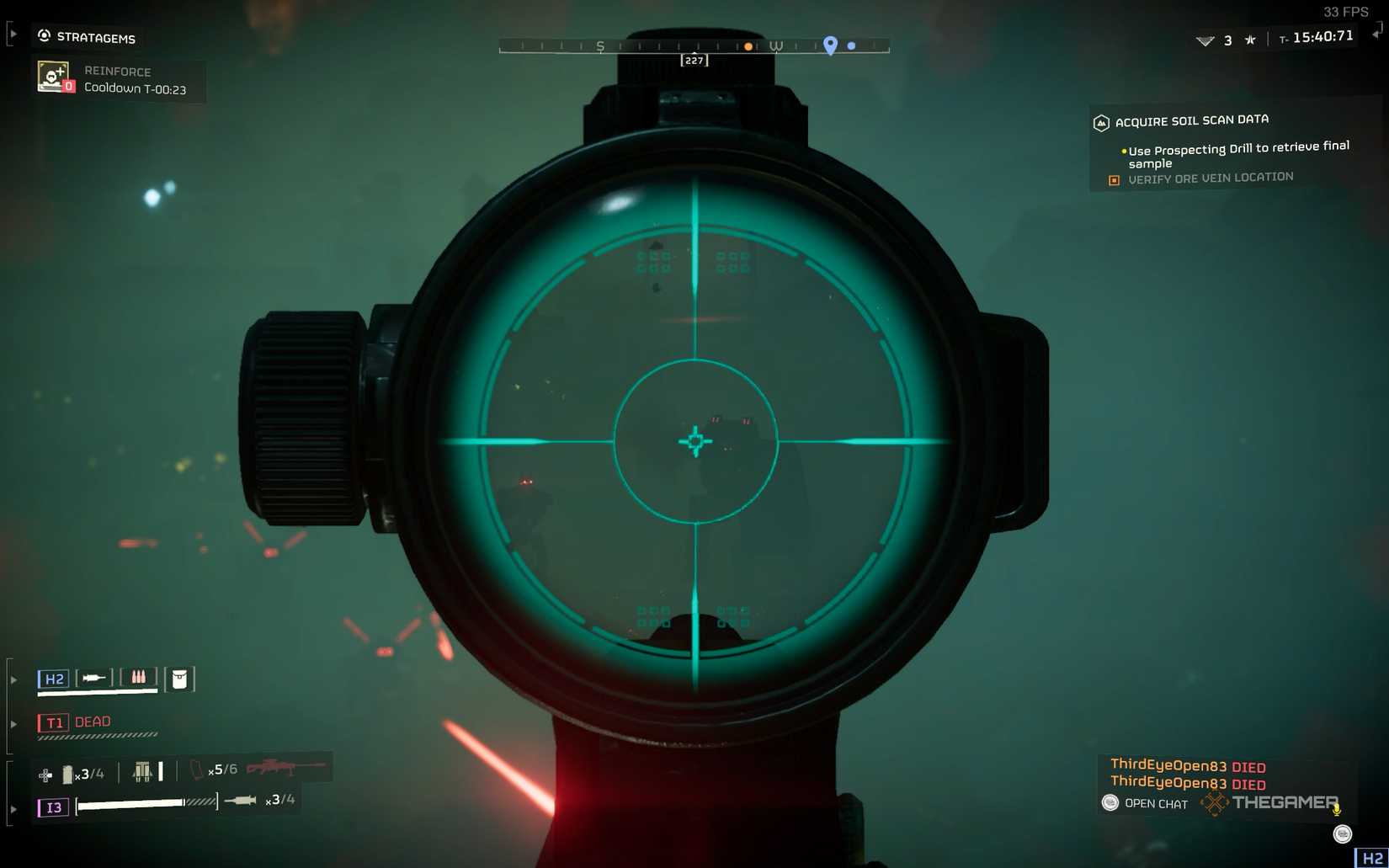Click the I3 health bar slider
This screenshot has height=868, width=1389.
click(x=130, y=805)
